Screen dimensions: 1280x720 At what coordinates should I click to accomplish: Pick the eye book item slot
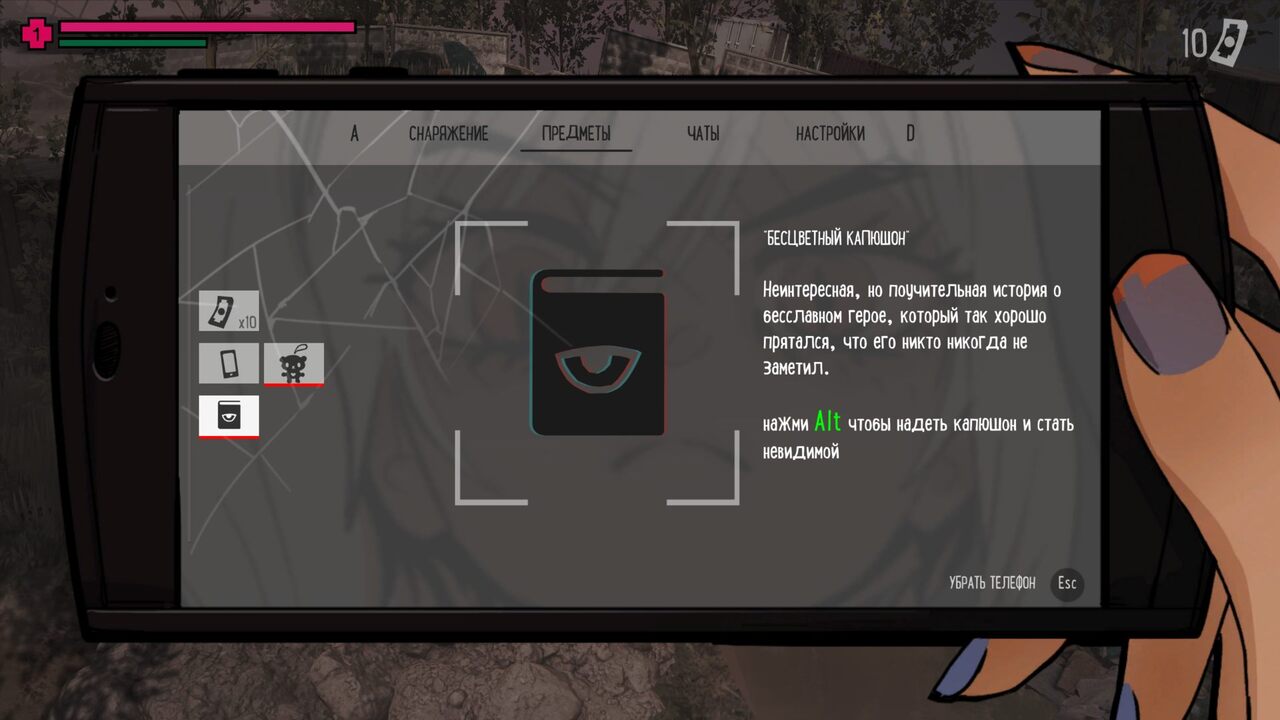click(228, 416)
